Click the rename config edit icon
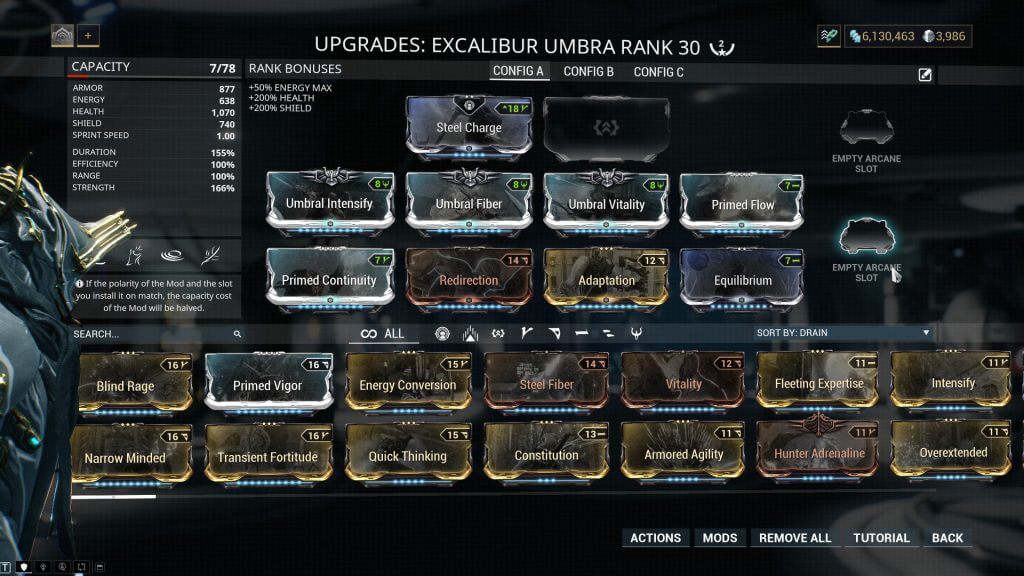1024x576 pixels. tap(925, 74)
